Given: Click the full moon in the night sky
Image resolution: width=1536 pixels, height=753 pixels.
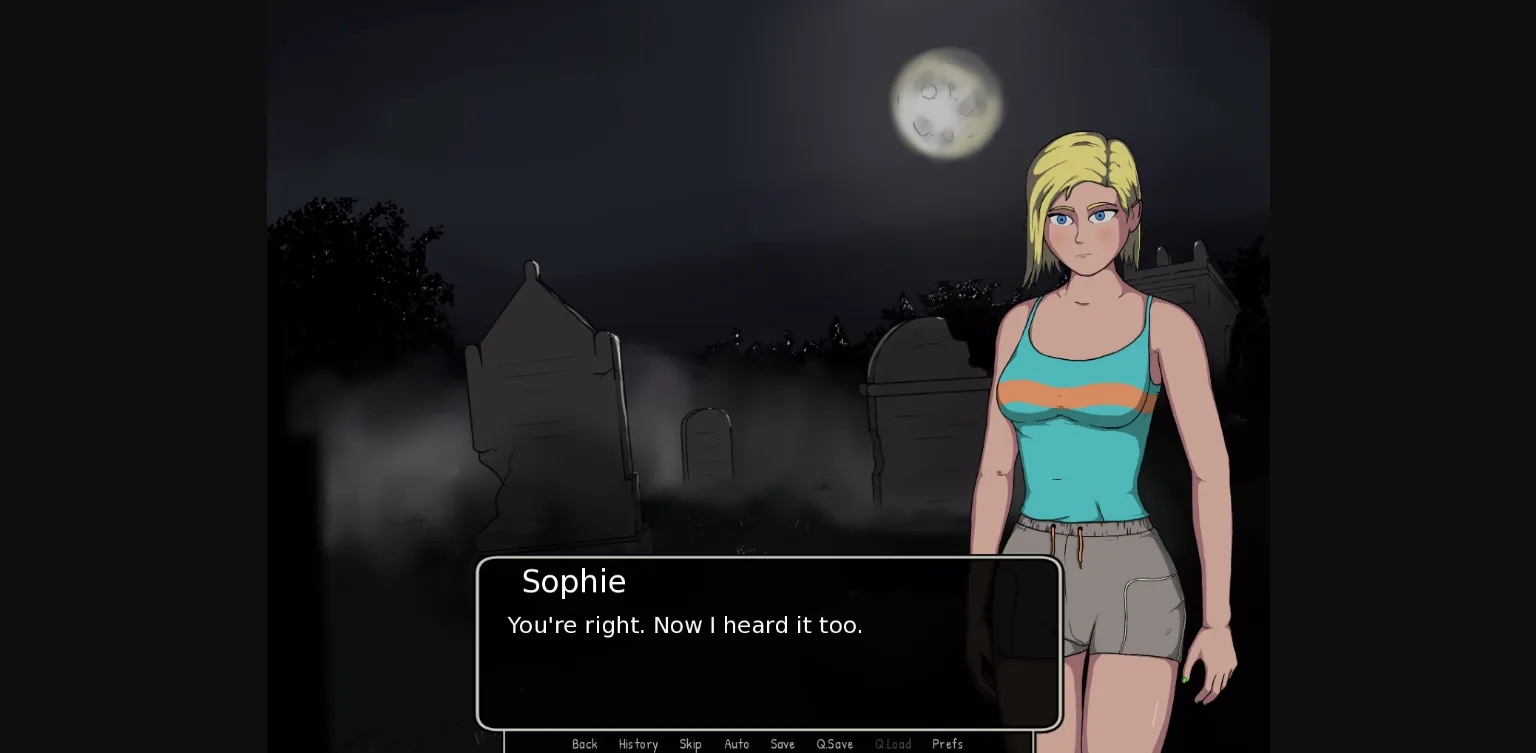Looking at the screenshot, I should 946,100.
